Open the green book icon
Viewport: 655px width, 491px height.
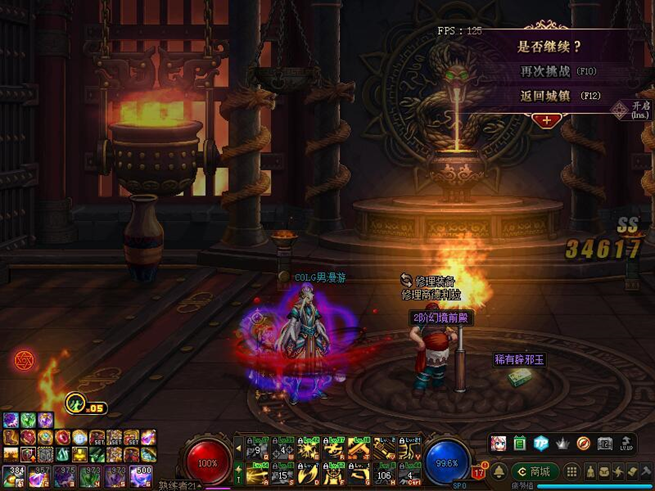(x=519, y=443)
